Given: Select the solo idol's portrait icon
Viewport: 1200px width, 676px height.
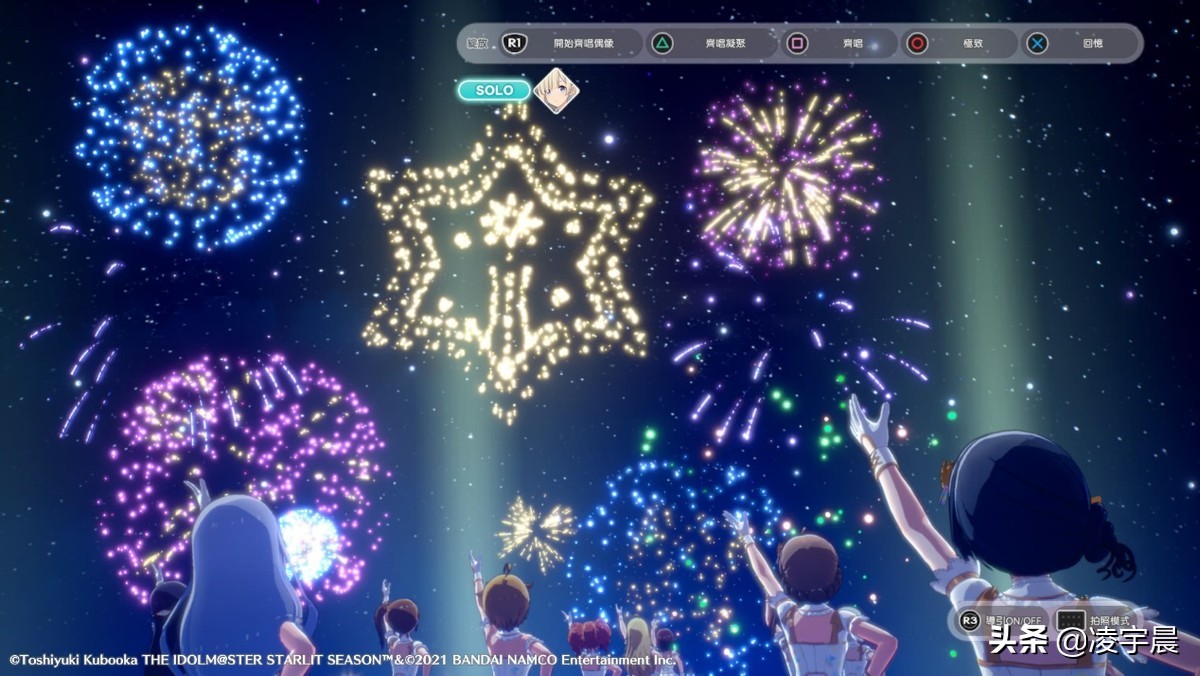Looking at the screenshot, I should pos(556,91).
